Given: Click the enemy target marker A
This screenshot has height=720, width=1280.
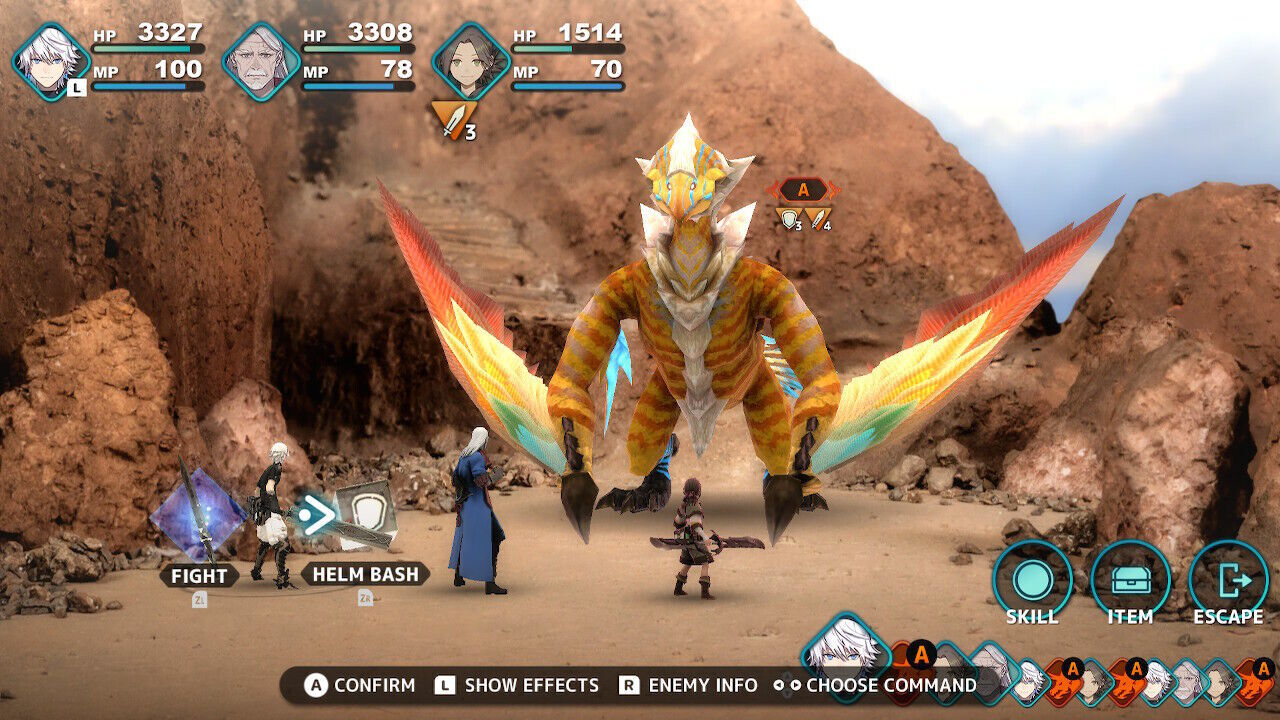Looking at the screenshot, I should tap(803, 190).
